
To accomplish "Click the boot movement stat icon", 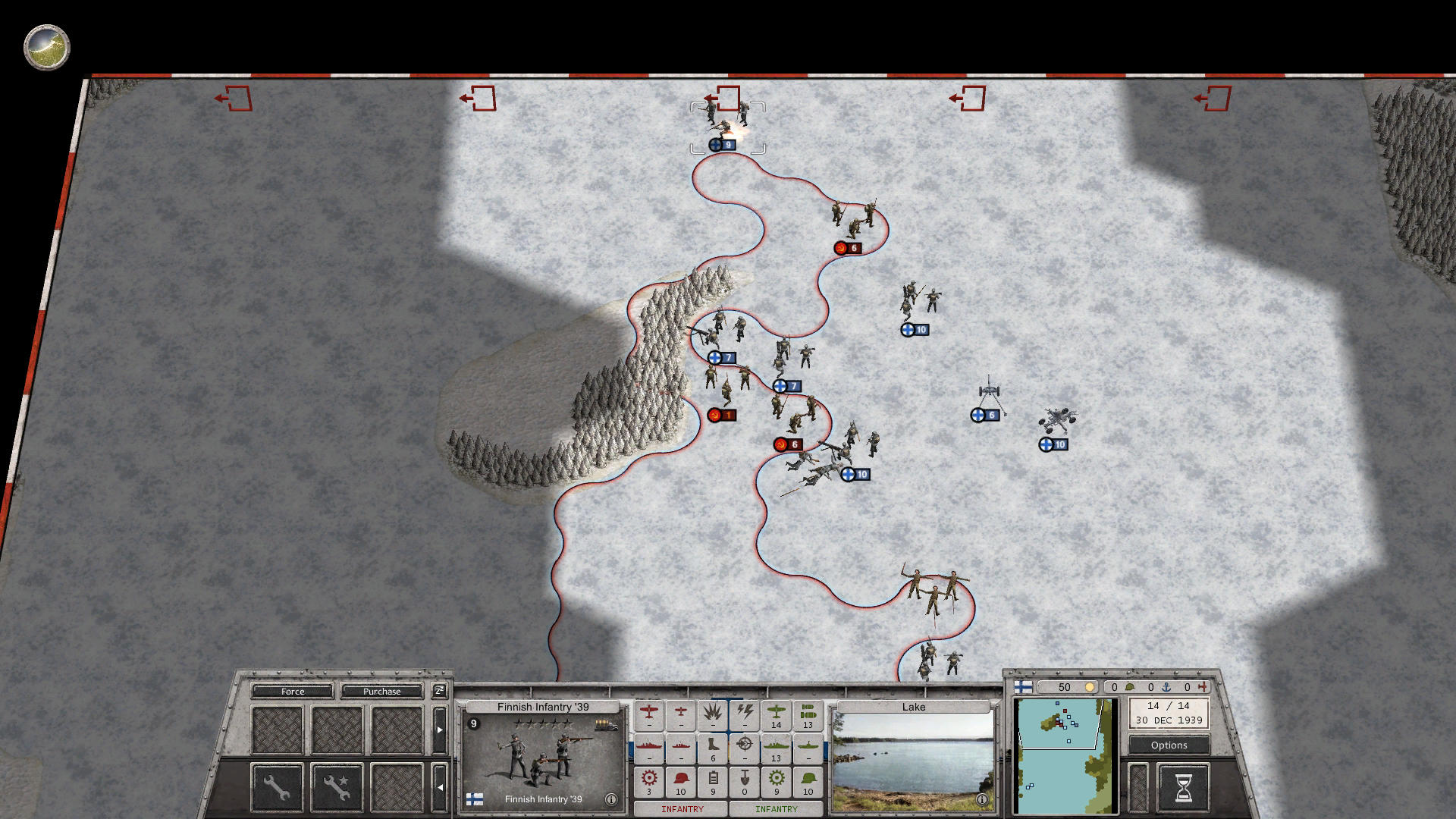I will 712,745.
